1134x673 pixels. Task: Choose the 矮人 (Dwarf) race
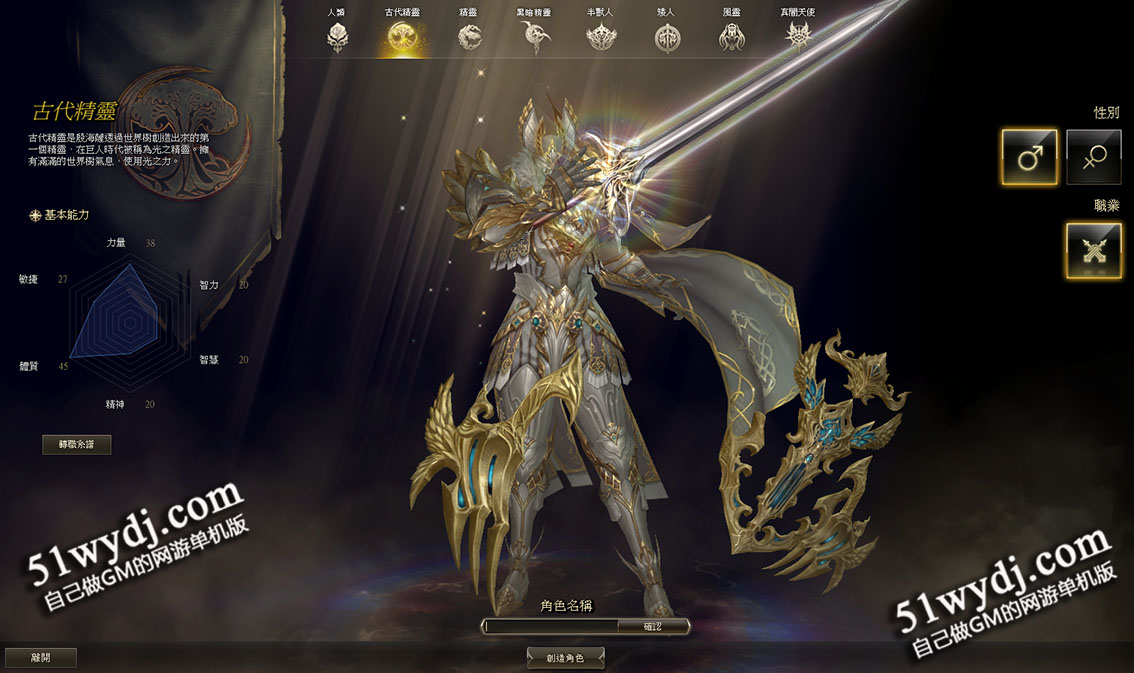(x=667, y=37)
